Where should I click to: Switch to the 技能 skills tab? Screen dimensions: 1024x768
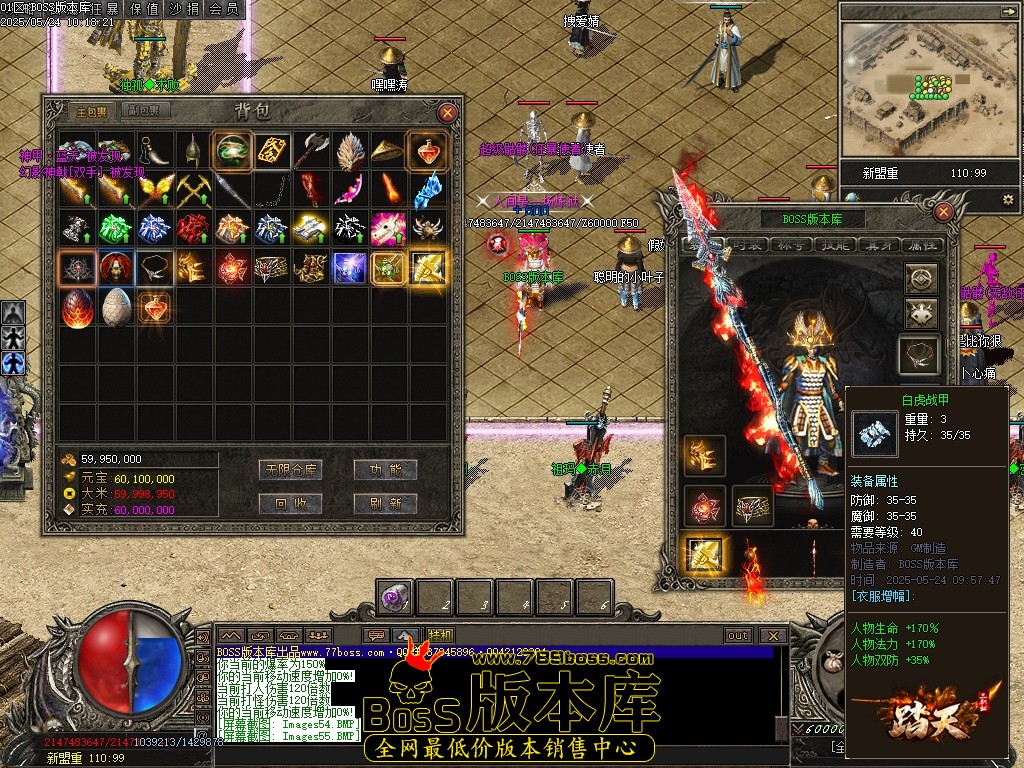click(x=833, y=245)
